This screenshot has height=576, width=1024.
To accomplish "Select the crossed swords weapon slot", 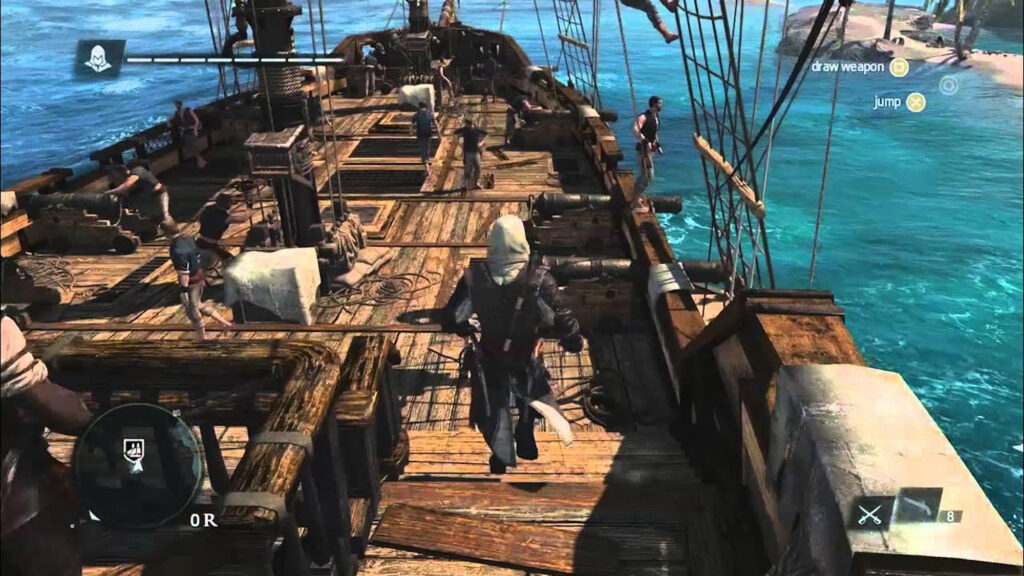I will (x=868, y=513).
